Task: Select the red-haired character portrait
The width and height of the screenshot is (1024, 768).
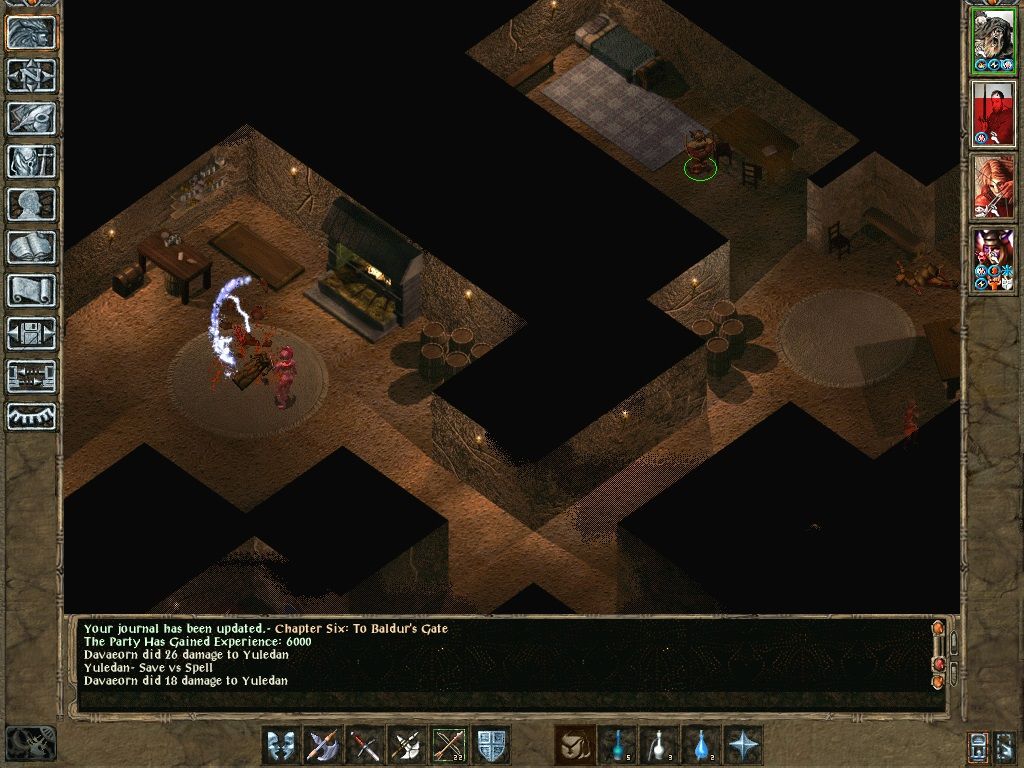Action: [x=993, y=187]
